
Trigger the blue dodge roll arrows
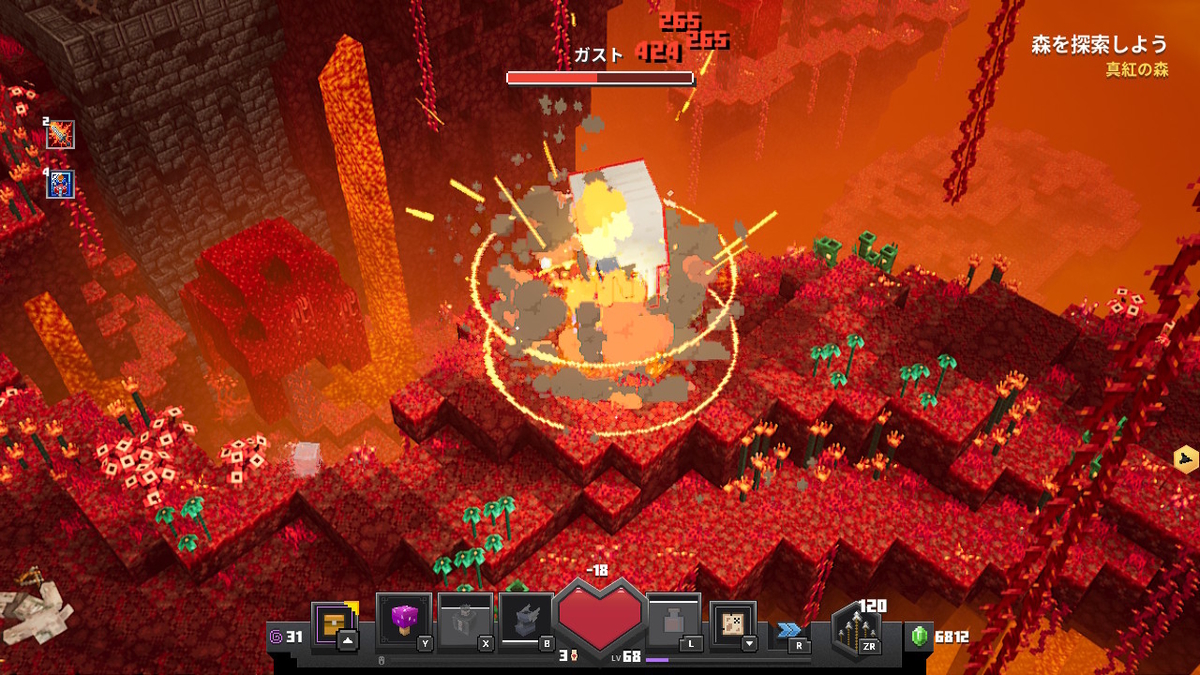(x=789, y=630)
